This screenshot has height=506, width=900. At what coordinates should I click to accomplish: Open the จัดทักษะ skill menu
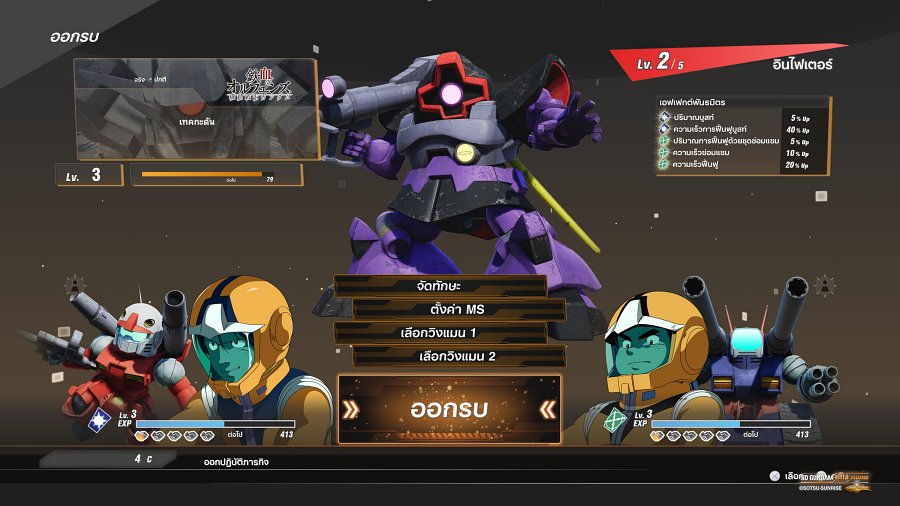point(440,286)
